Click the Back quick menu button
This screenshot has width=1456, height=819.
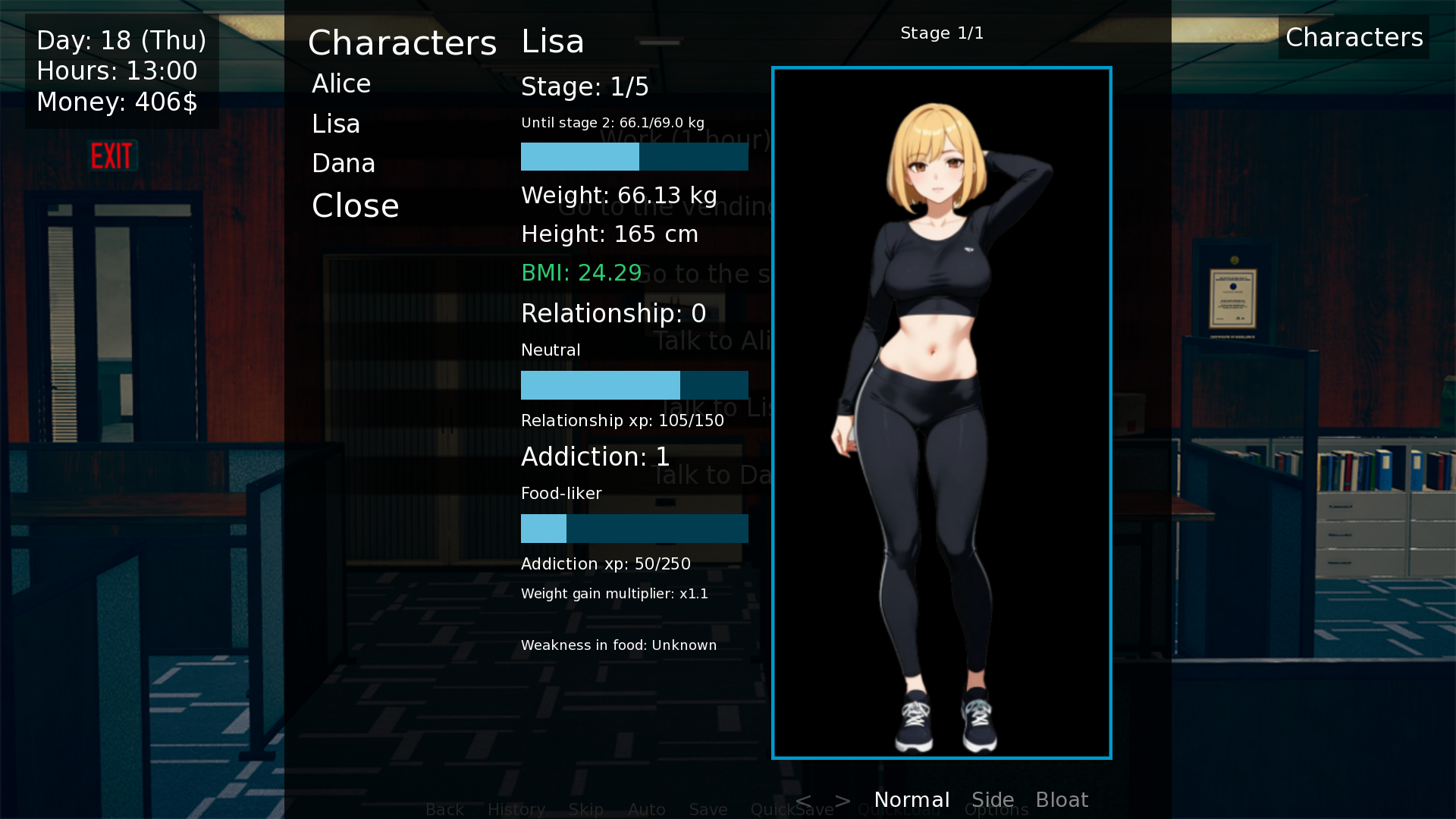pyautogui.click(x=444, y=810)
